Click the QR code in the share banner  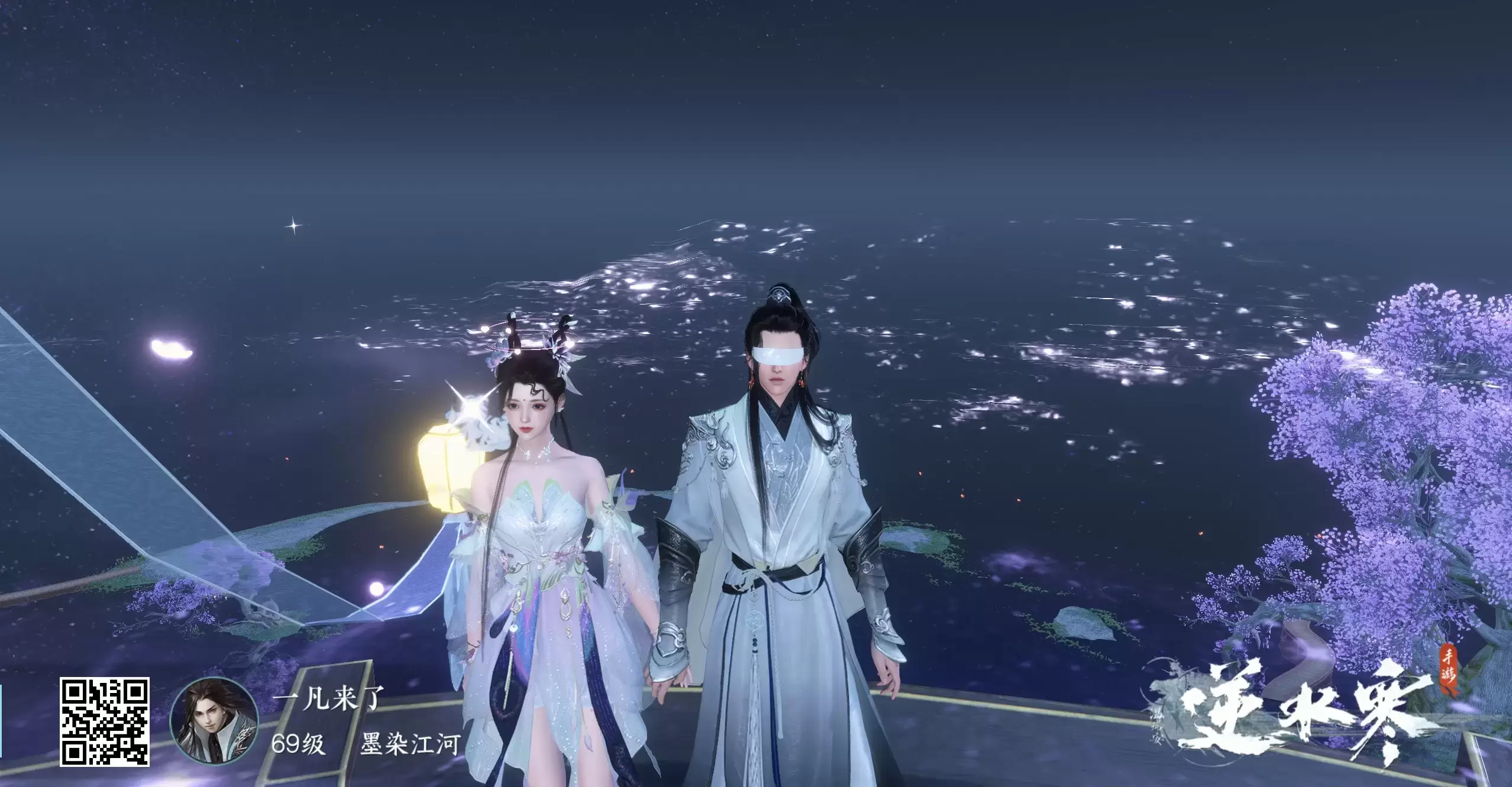[x=104, y=722]
